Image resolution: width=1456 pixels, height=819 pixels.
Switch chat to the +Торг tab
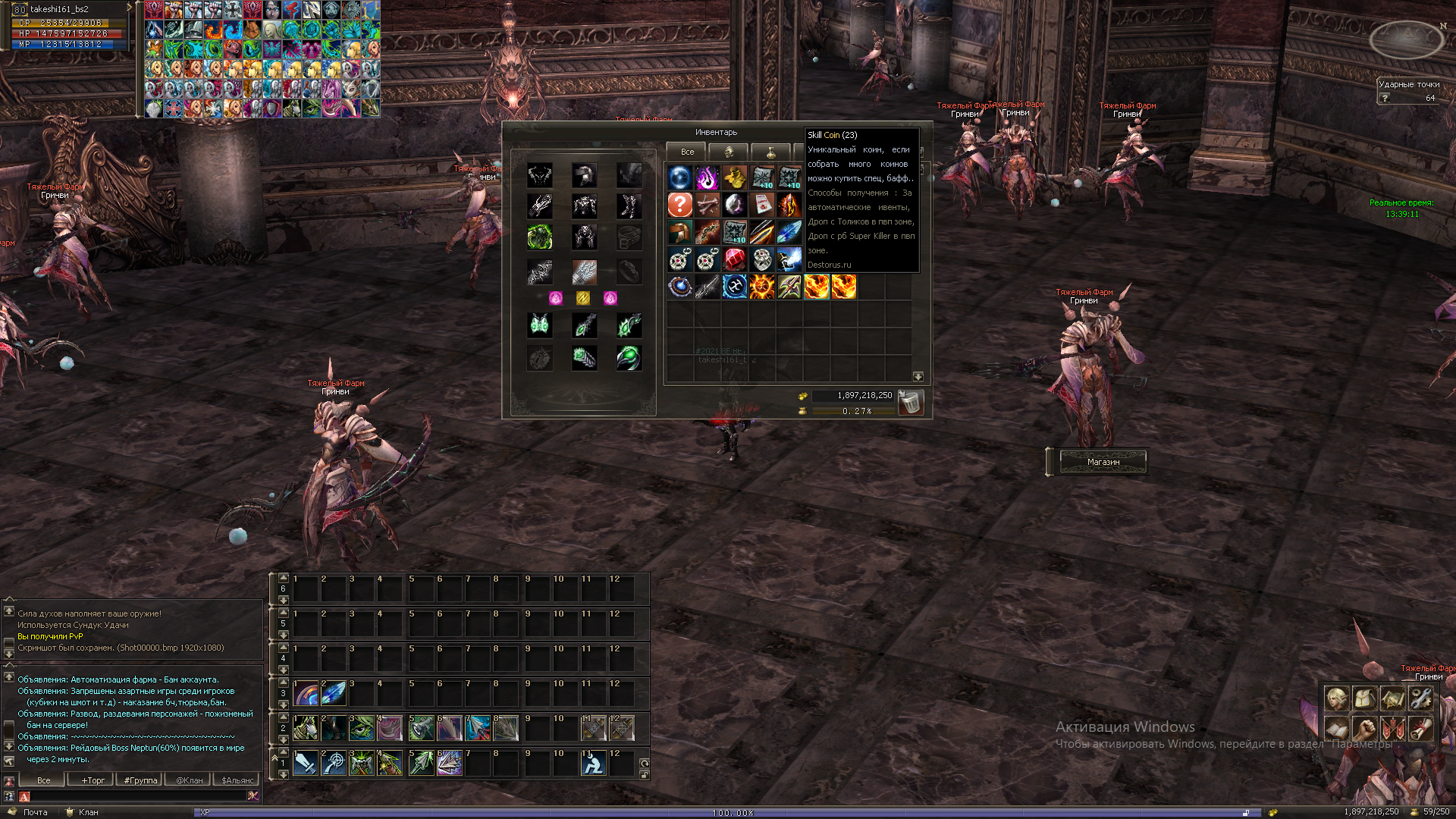(x=93, y=780)
